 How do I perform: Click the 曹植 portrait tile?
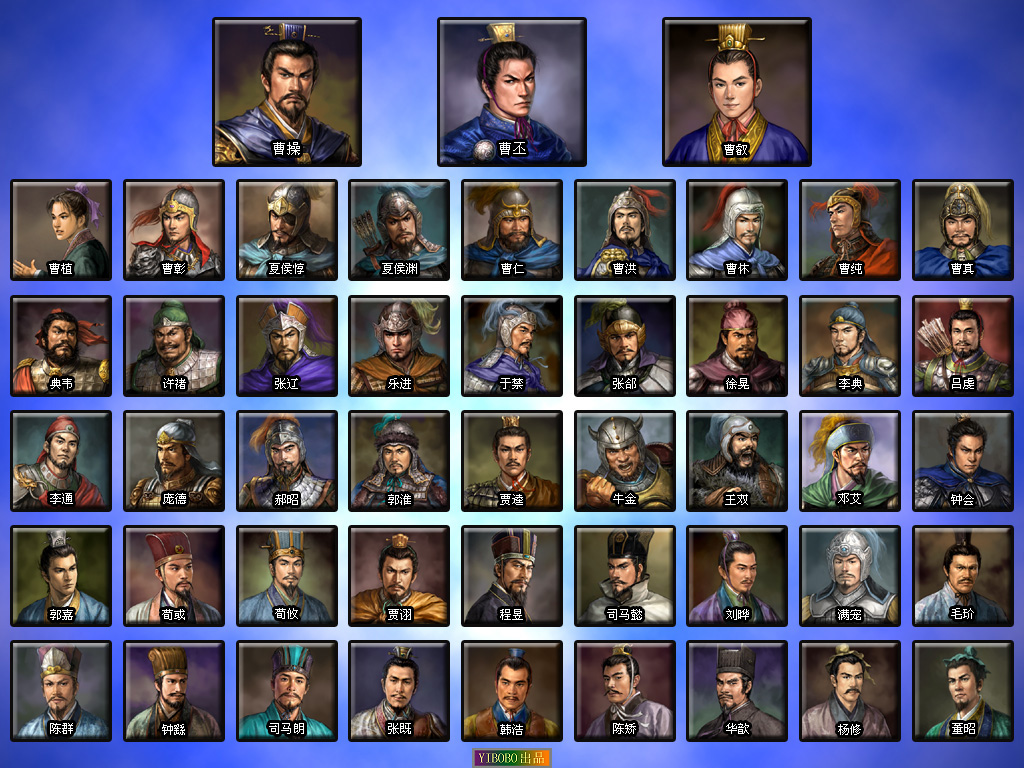(61, 230)
